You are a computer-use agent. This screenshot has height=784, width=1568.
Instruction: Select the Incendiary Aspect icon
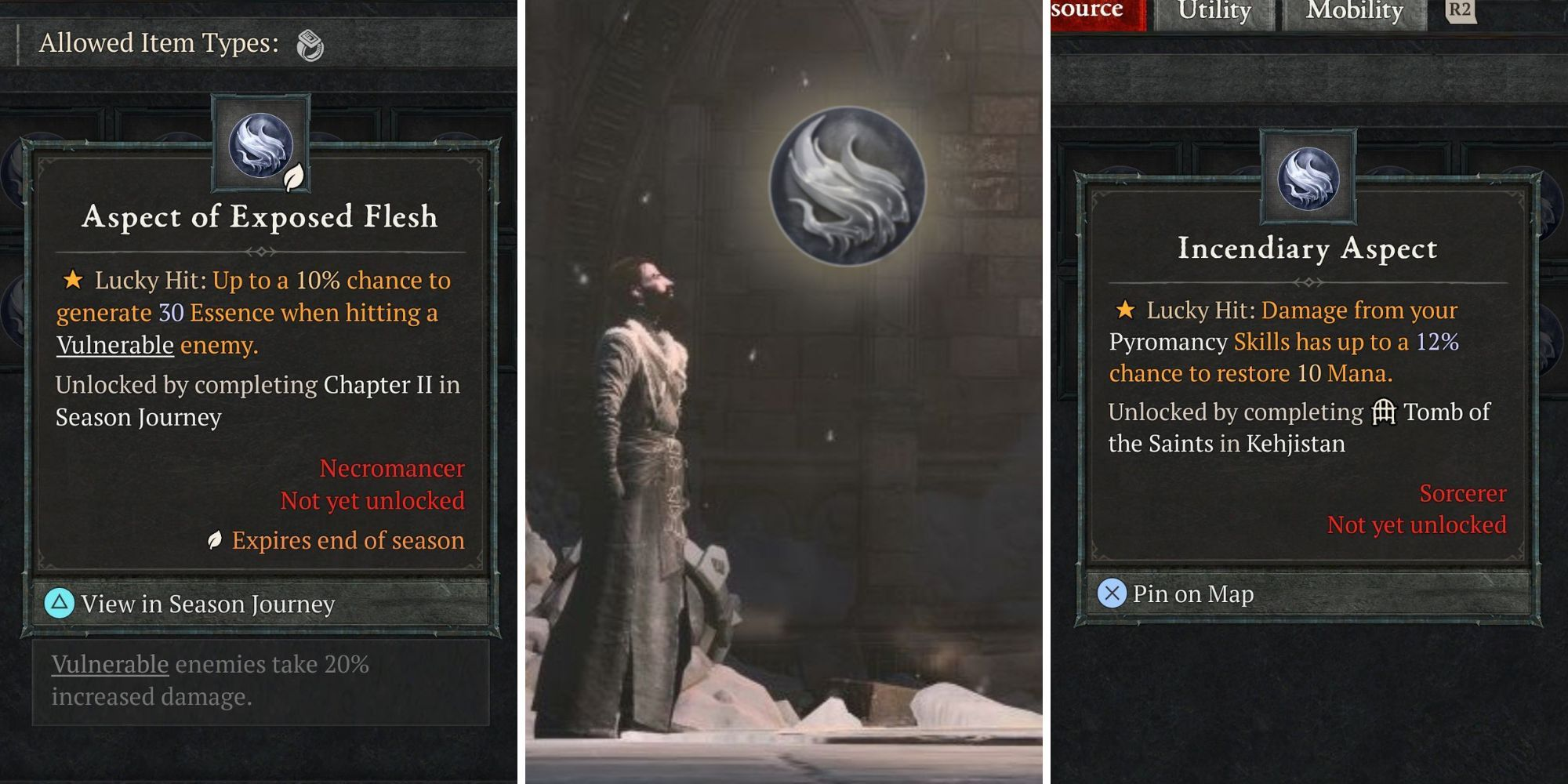[1308, 177]
